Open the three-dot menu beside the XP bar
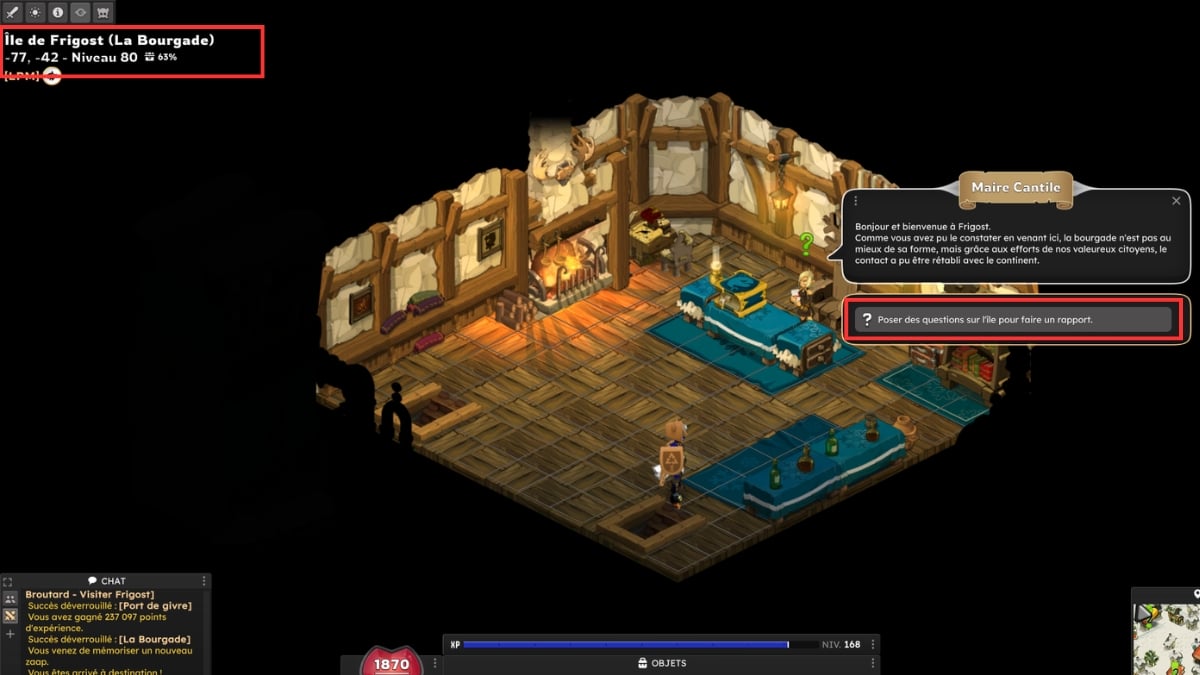 click(873, 645)
